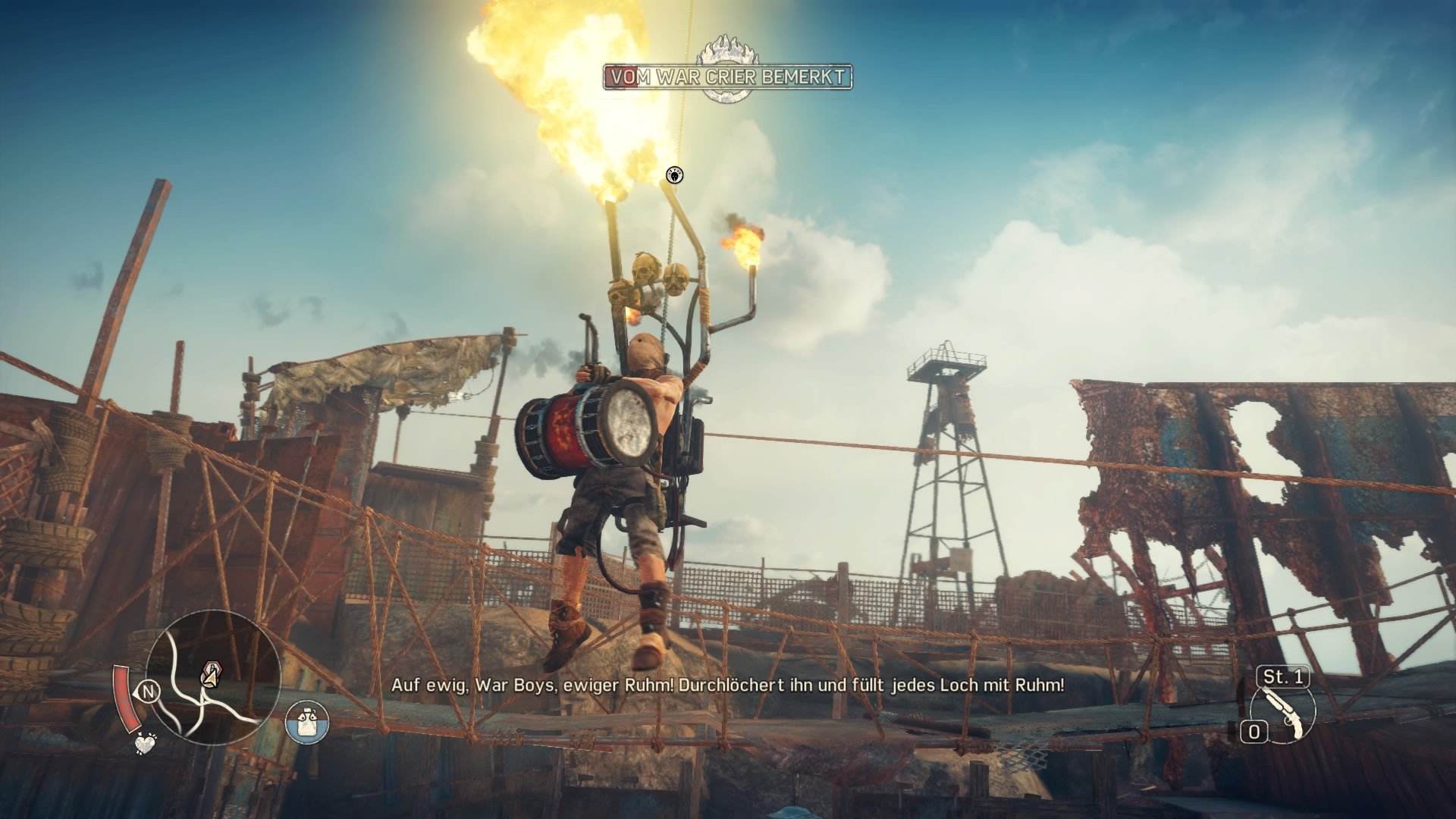The width and height of the screenshot is (1456, 819).
Task: Click the flaming emblem above the notification banner
Action: (x=727, y=48)
